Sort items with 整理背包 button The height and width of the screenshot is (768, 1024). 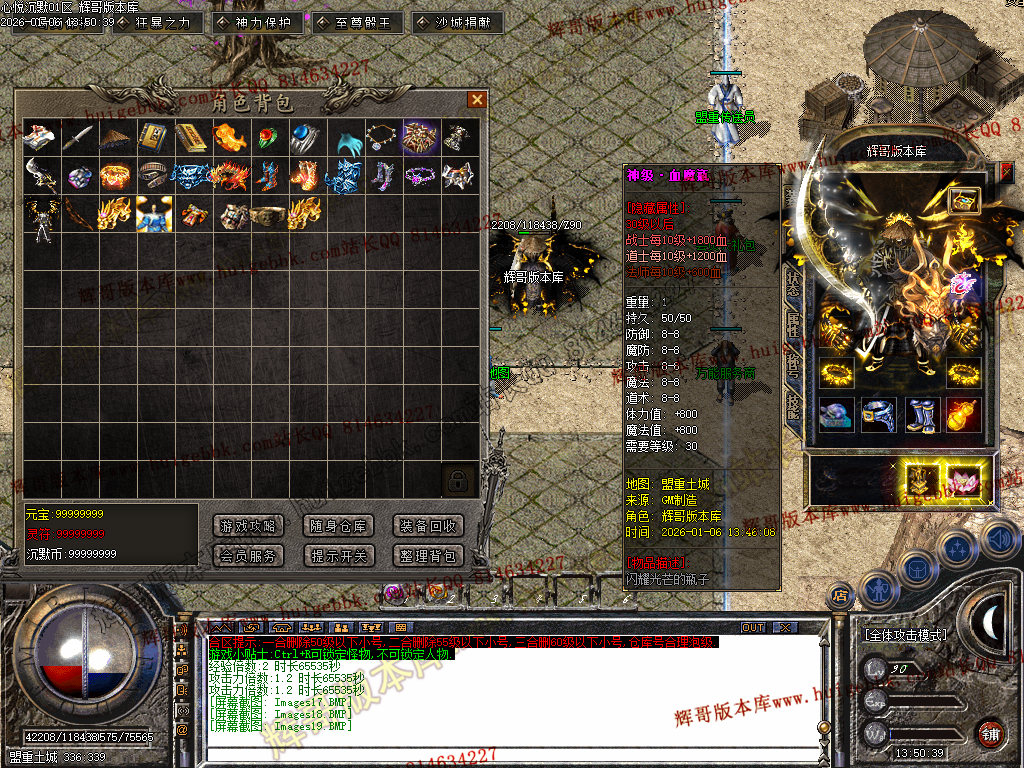(428, 555)
